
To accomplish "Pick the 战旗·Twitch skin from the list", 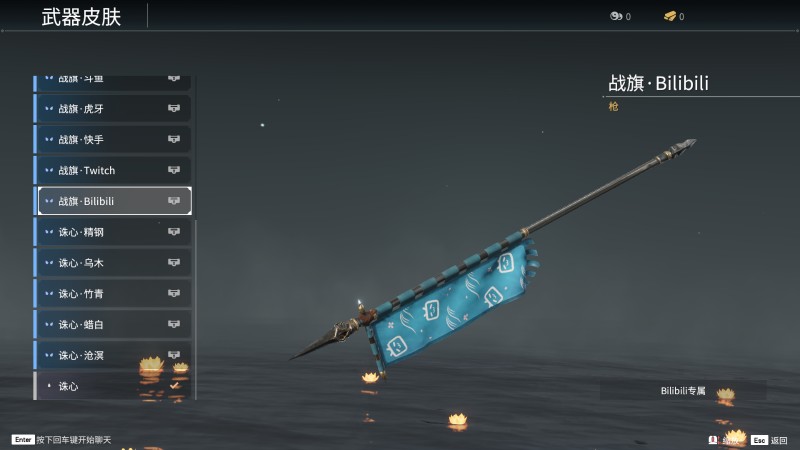I will 112,170.
